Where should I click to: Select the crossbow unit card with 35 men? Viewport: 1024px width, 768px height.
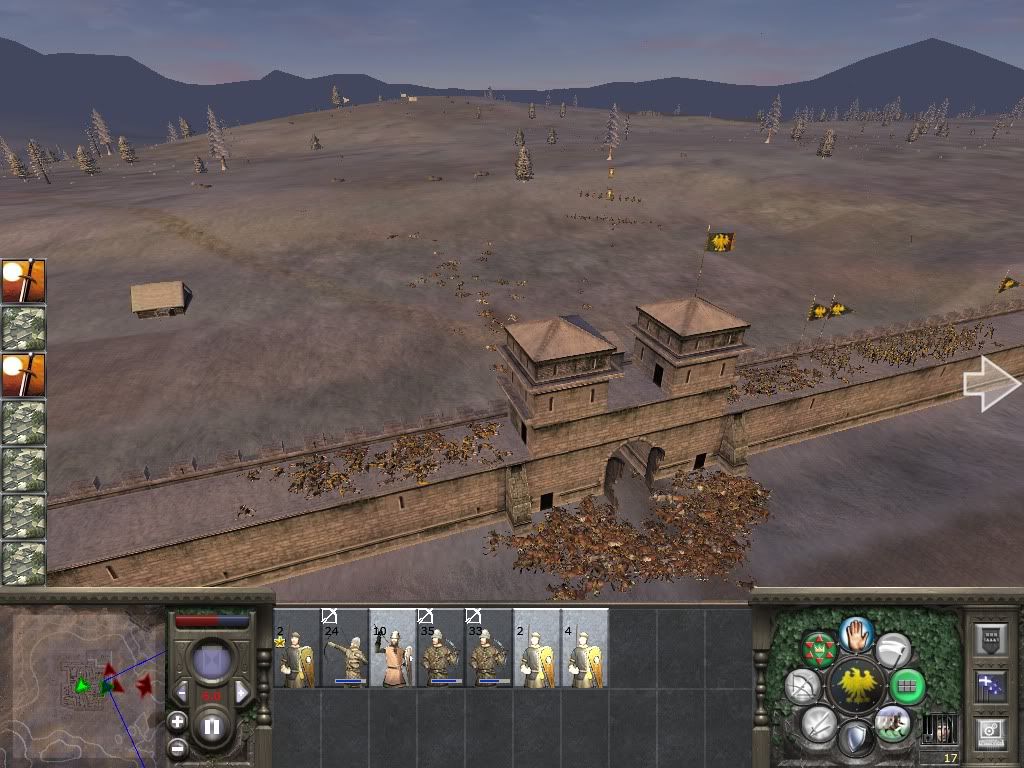(x=440, y=649)
